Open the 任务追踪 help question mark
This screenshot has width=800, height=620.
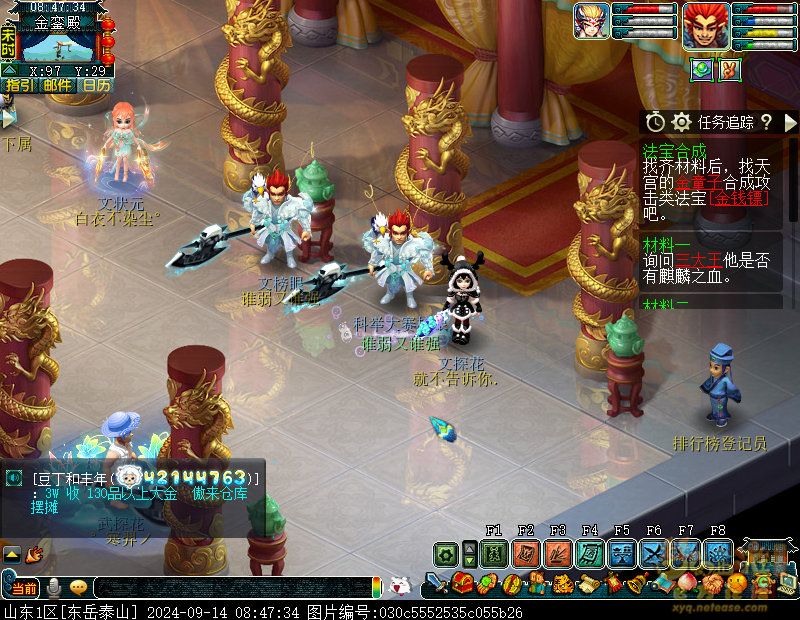pyautogui.click(x=766, y=122)
